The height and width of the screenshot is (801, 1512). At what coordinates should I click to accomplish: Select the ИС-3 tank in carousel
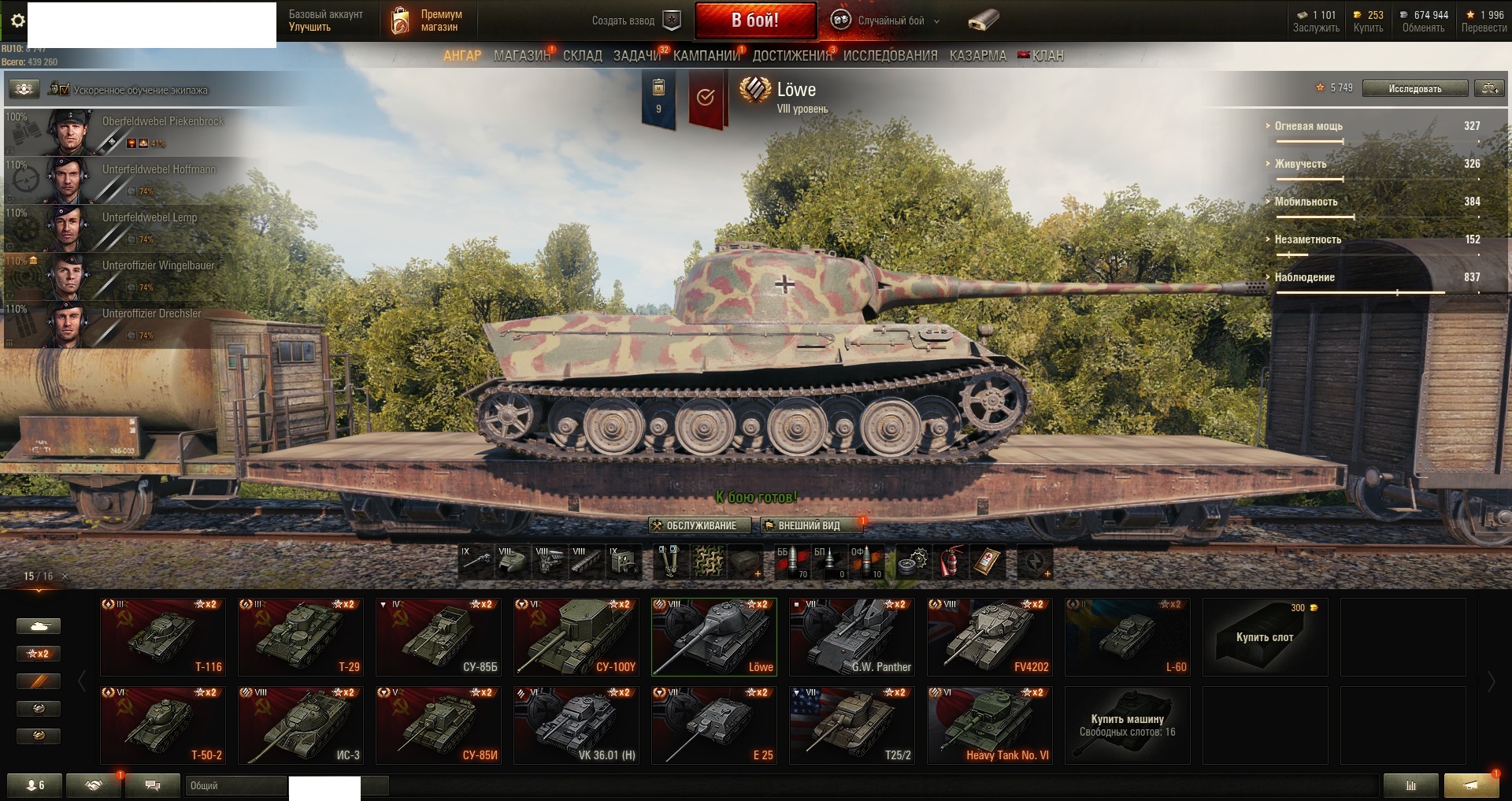pos(301,725)
